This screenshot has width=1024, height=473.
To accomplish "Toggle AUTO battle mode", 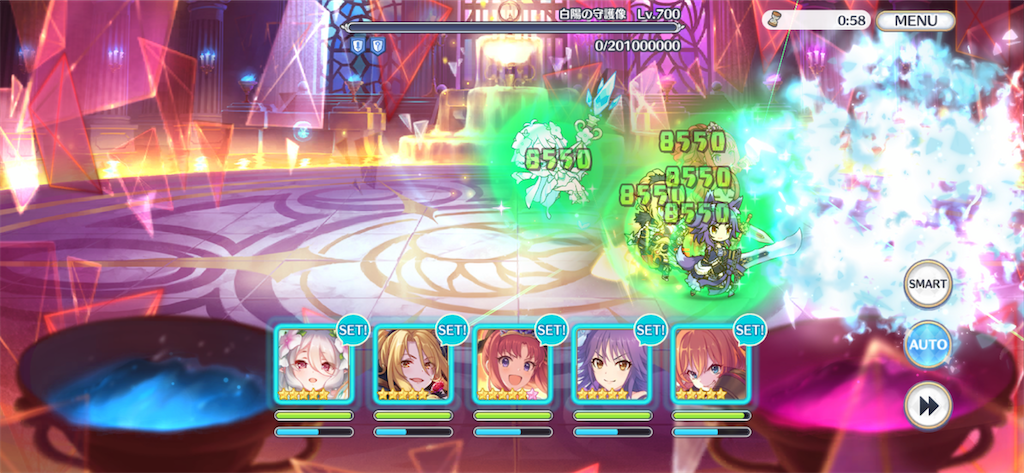I will pos(927,345).
